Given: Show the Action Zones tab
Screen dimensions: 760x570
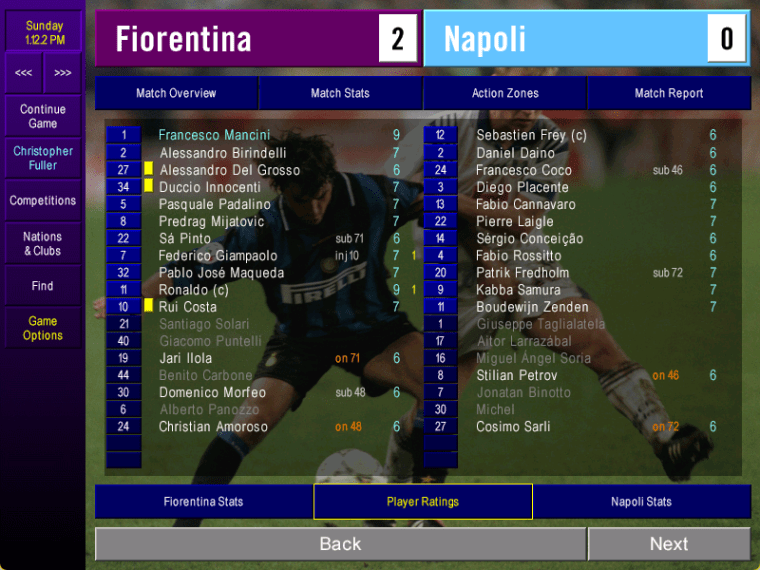Looking at the screenshot, I should click(x=505, y=93).
